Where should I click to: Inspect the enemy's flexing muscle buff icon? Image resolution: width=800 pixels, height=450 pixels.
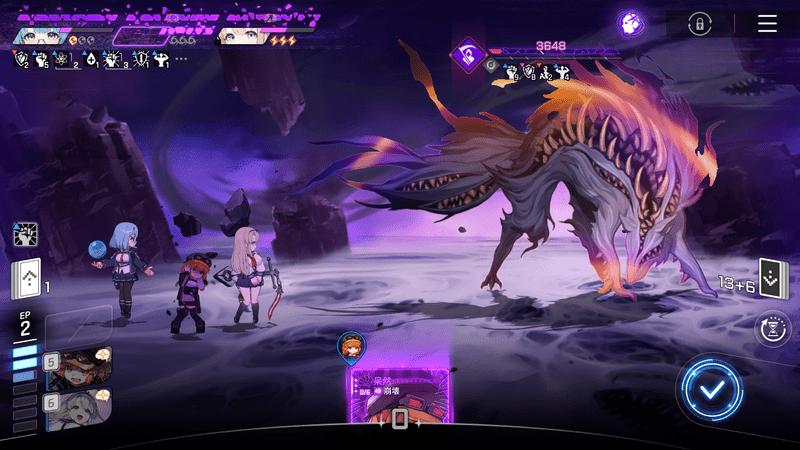pyautogui.click(x=561, y=71)
